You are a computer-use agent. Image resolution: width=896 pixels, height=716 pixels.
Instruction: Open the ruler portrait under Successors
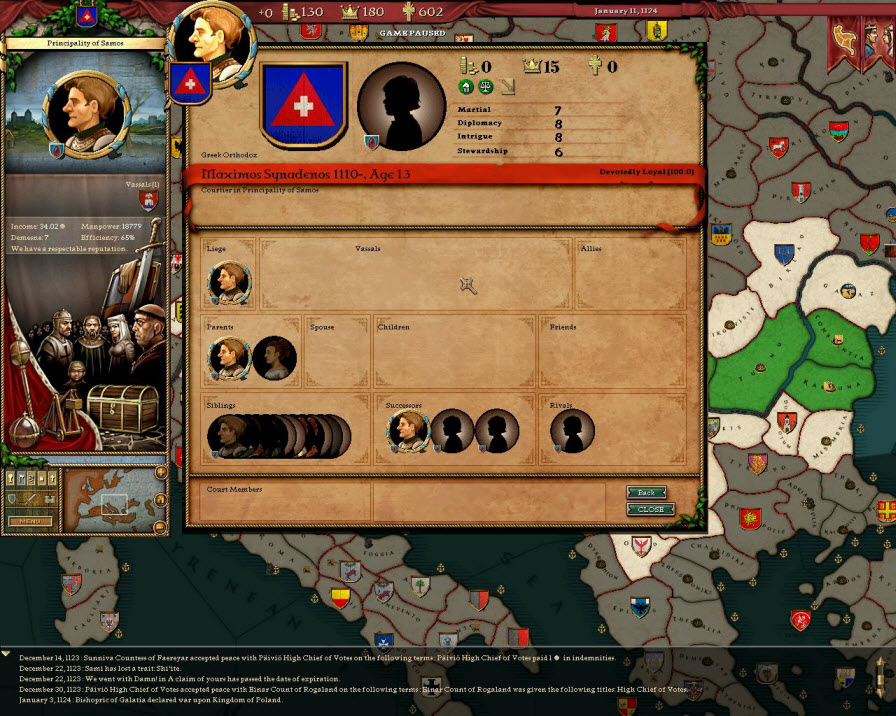click(407, 432)
